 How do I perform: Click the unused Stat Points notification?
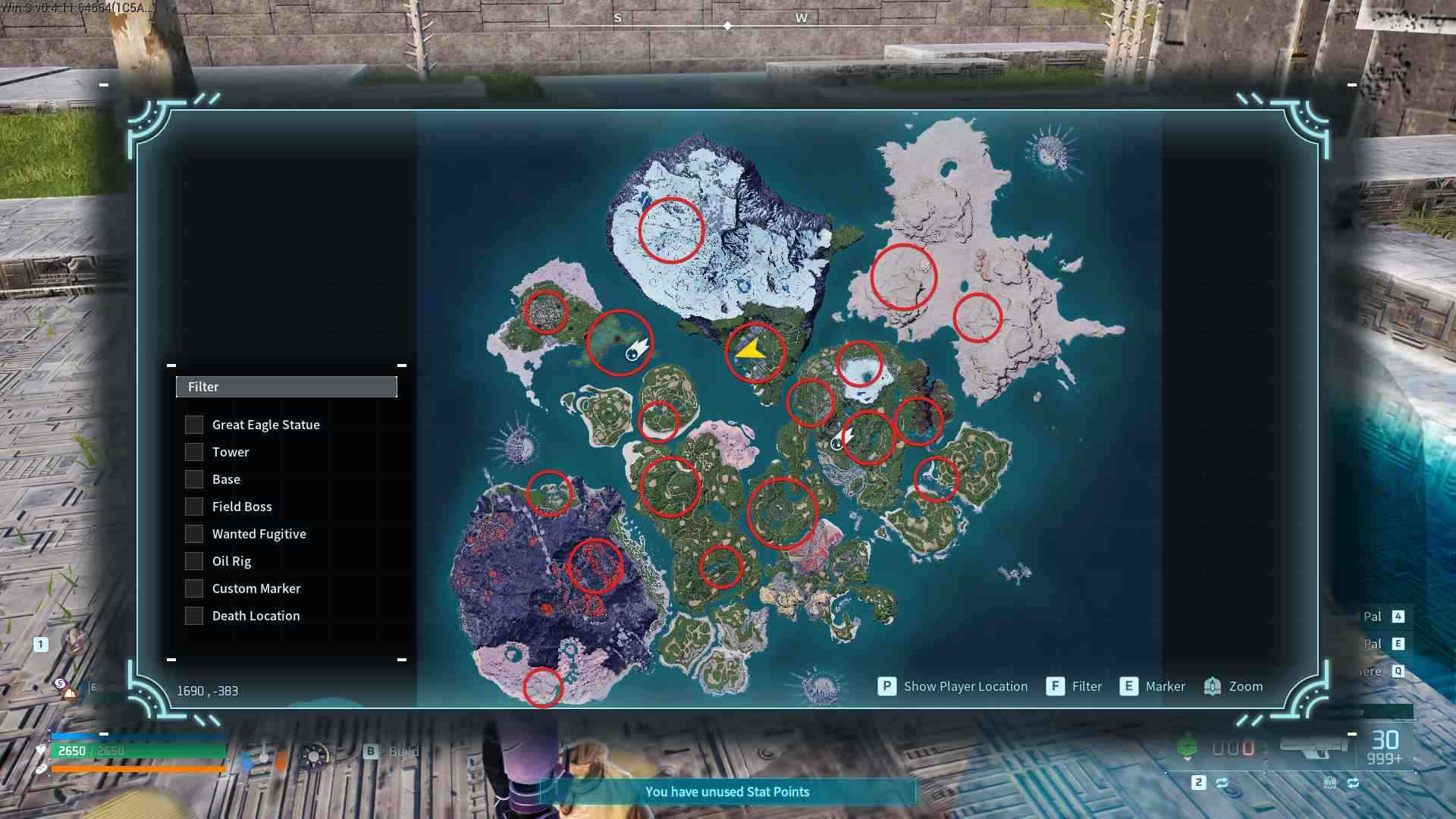pyautogui.click(x=727, y=792)
